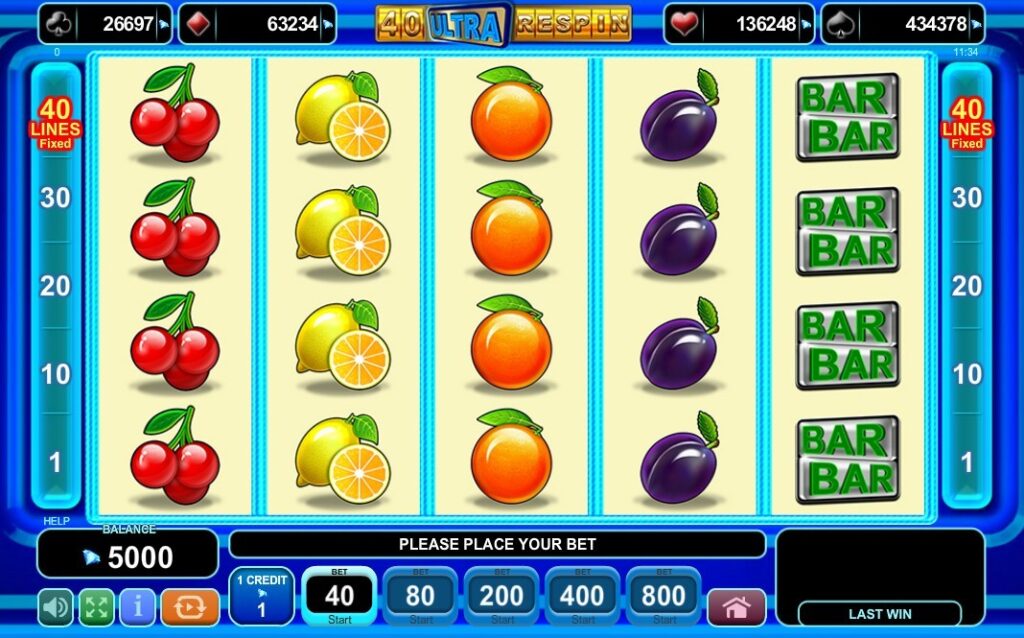Choose the 80 bet Start button
This screenshot has width=1024, height=638.
pyautogui.click(x=421, y=598)
